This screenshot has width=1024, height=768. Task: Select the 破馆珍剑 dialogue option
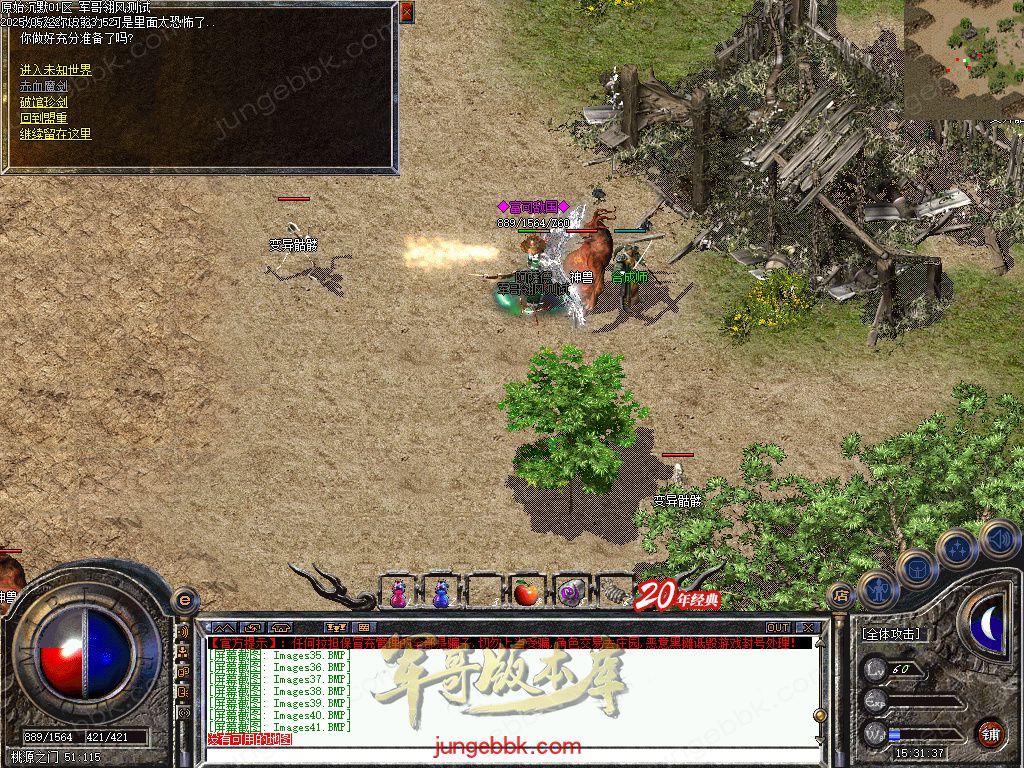pyautogui.click(x=44, y=102)
